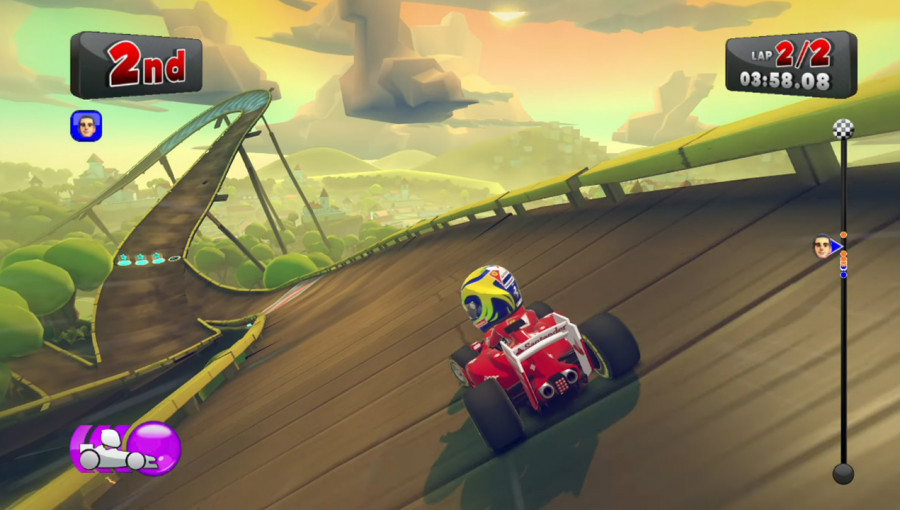Click the checkered flag atop the progress bar
Image resolution: width=900 pixels, height=510 pixels.
coord(843,129)
